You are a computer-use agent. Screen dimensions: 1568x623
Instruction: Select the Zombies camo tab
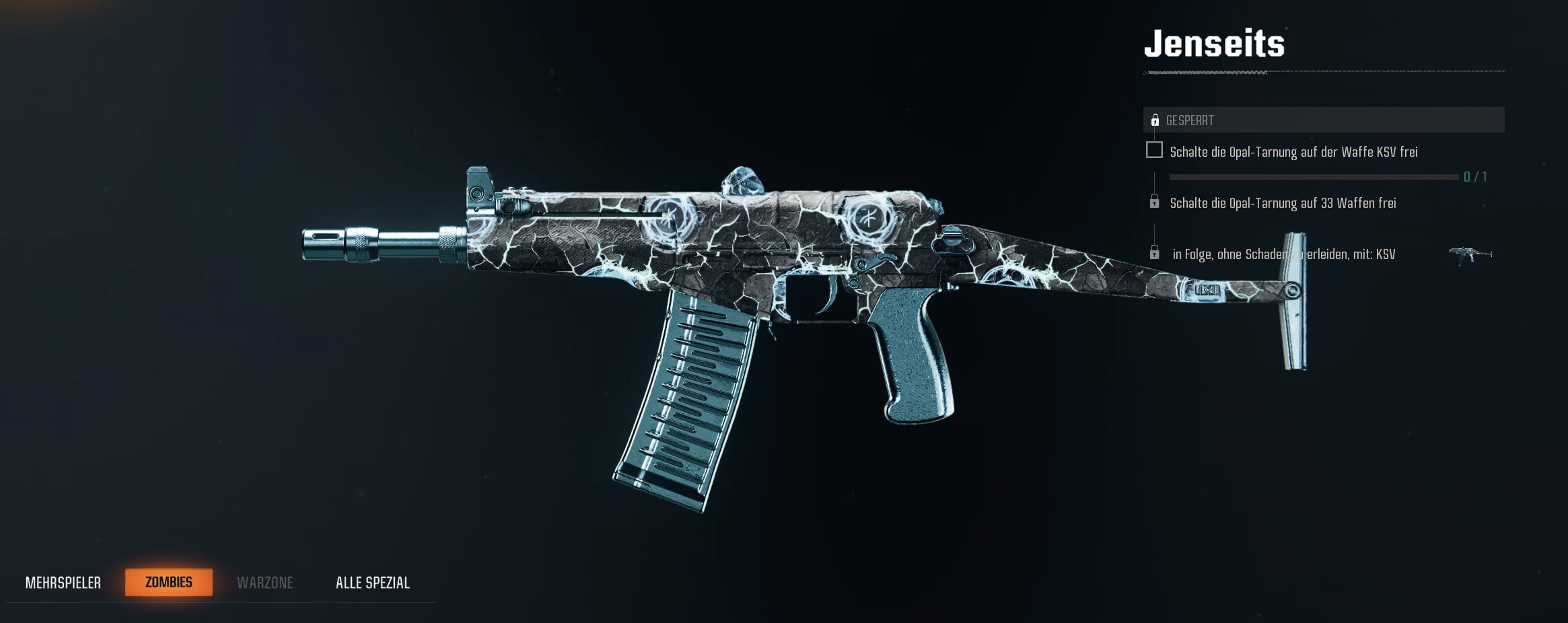[169, 582]
